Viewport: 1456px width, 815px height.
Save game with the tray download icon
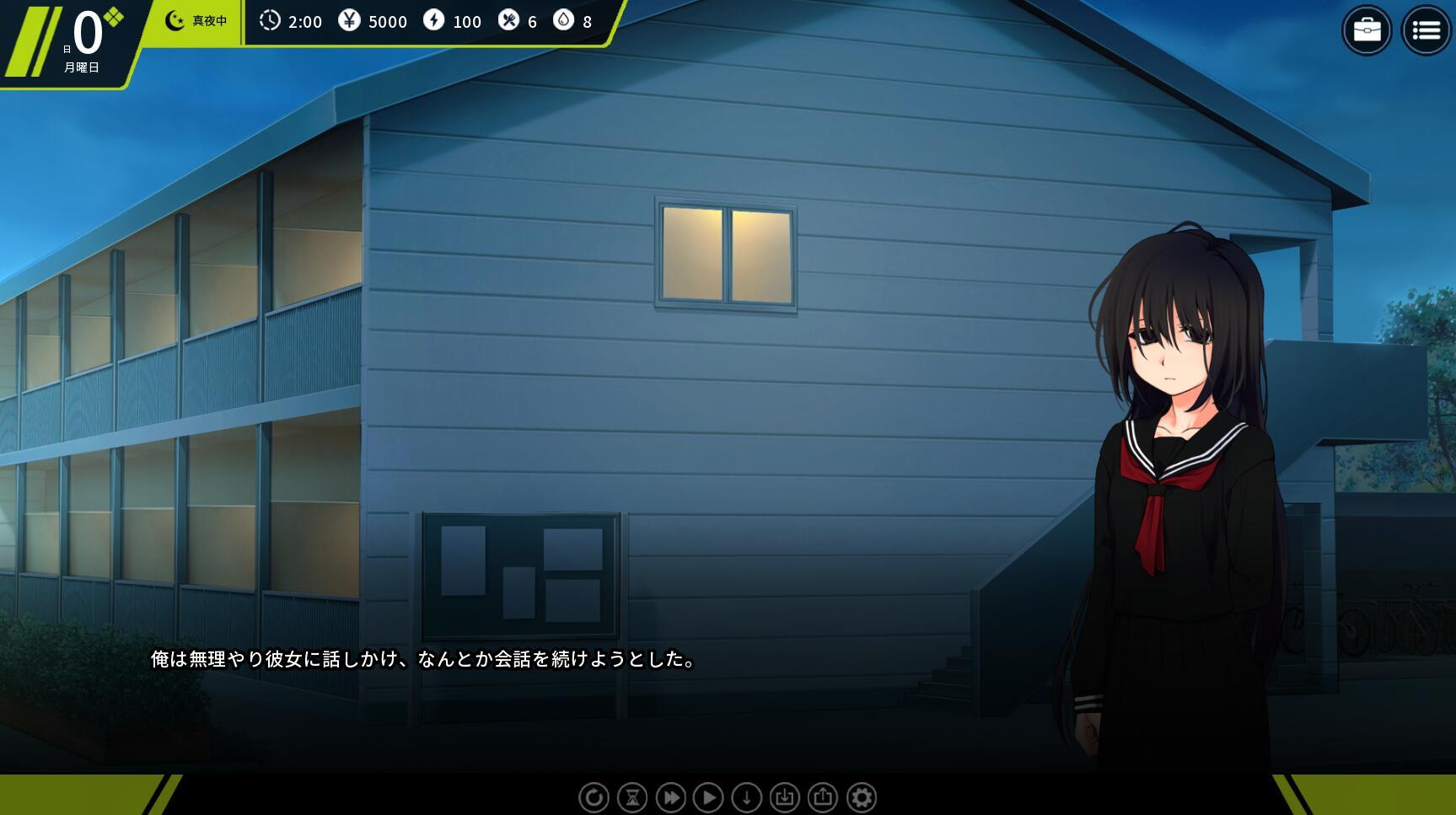coord(784,797)
